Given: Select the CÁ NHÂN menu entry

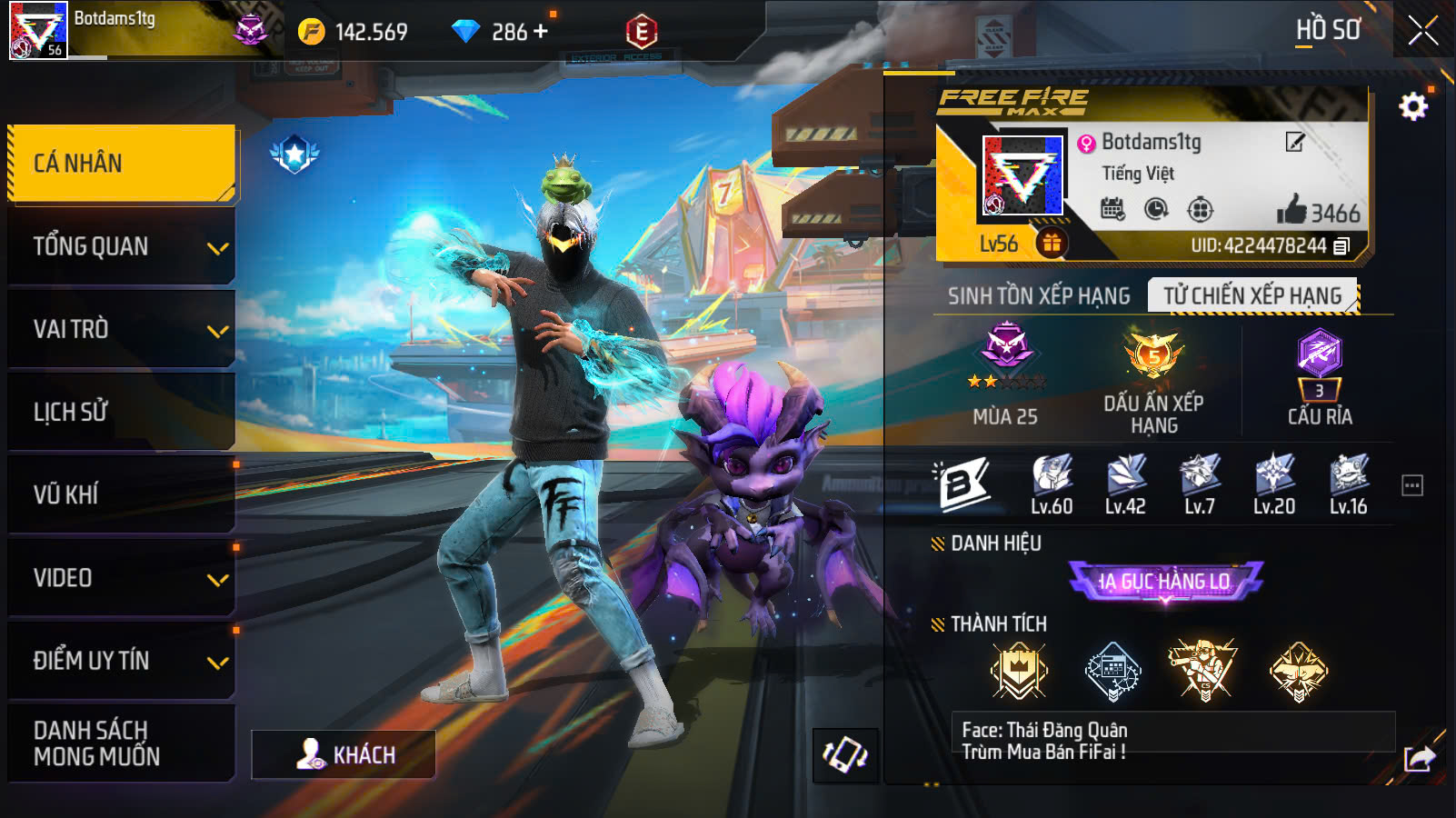Looking at the screenshot, I should (x=121, y=164).
